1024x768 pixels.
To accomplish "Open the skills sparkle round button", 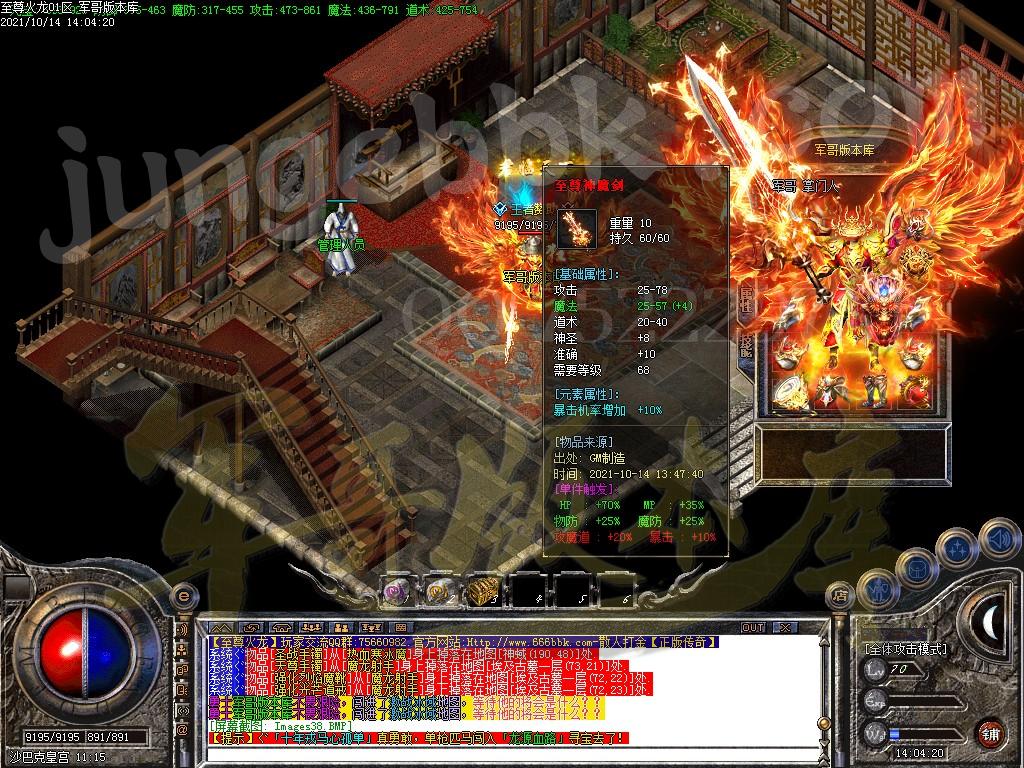I will (959, 547).
